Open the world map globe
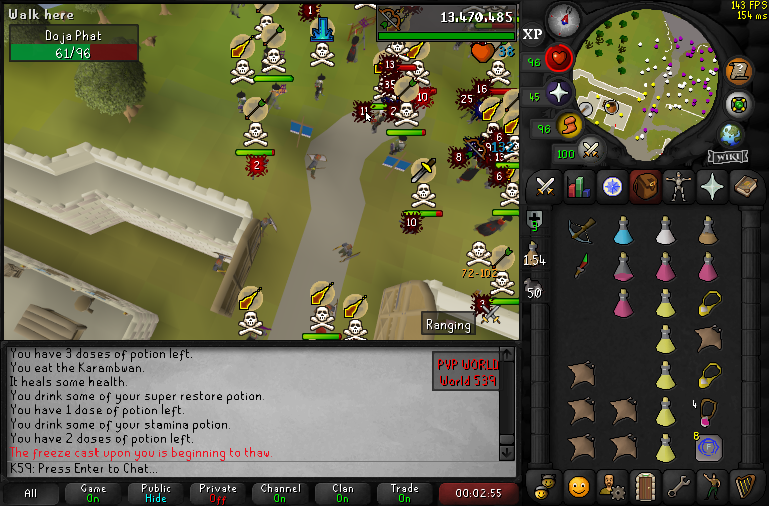Image resolution: width=769 pixels, height=506 pixels. coord(731,134)
